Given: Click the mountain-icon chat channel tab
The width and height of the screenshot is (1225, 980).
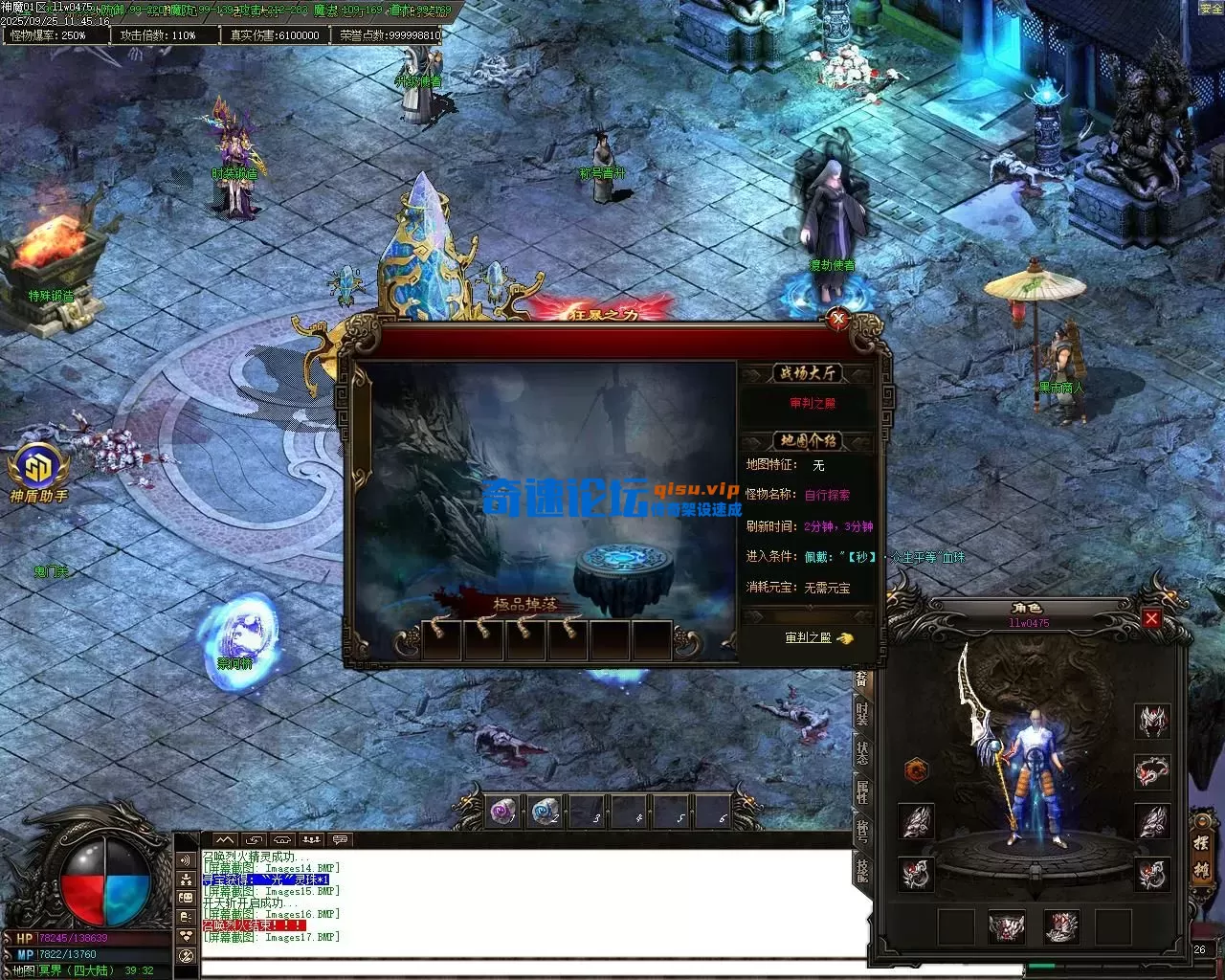Looking at the screenshot, I should coord(224,840).
